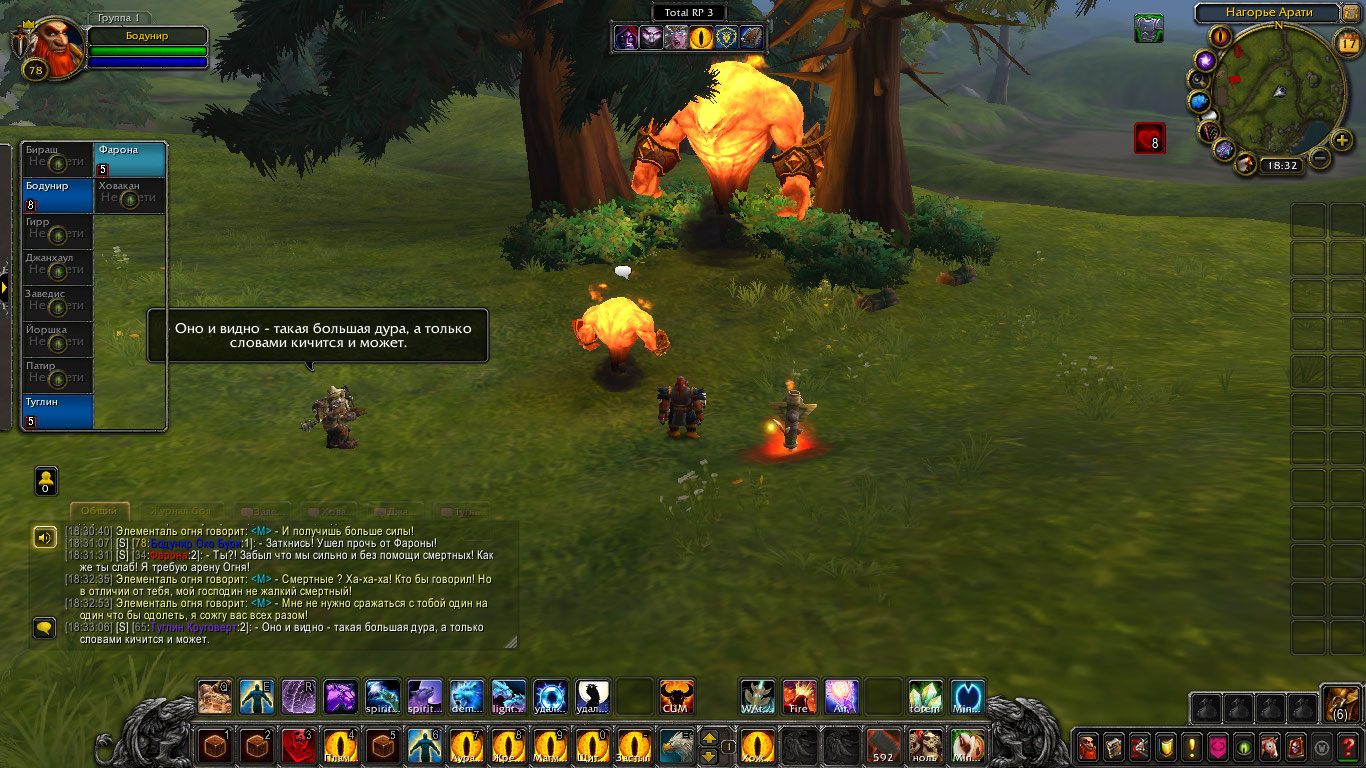Zoom out the minimap with minus button
The width and height of the screenshot is (1366, 768).
click(1320, 158)
